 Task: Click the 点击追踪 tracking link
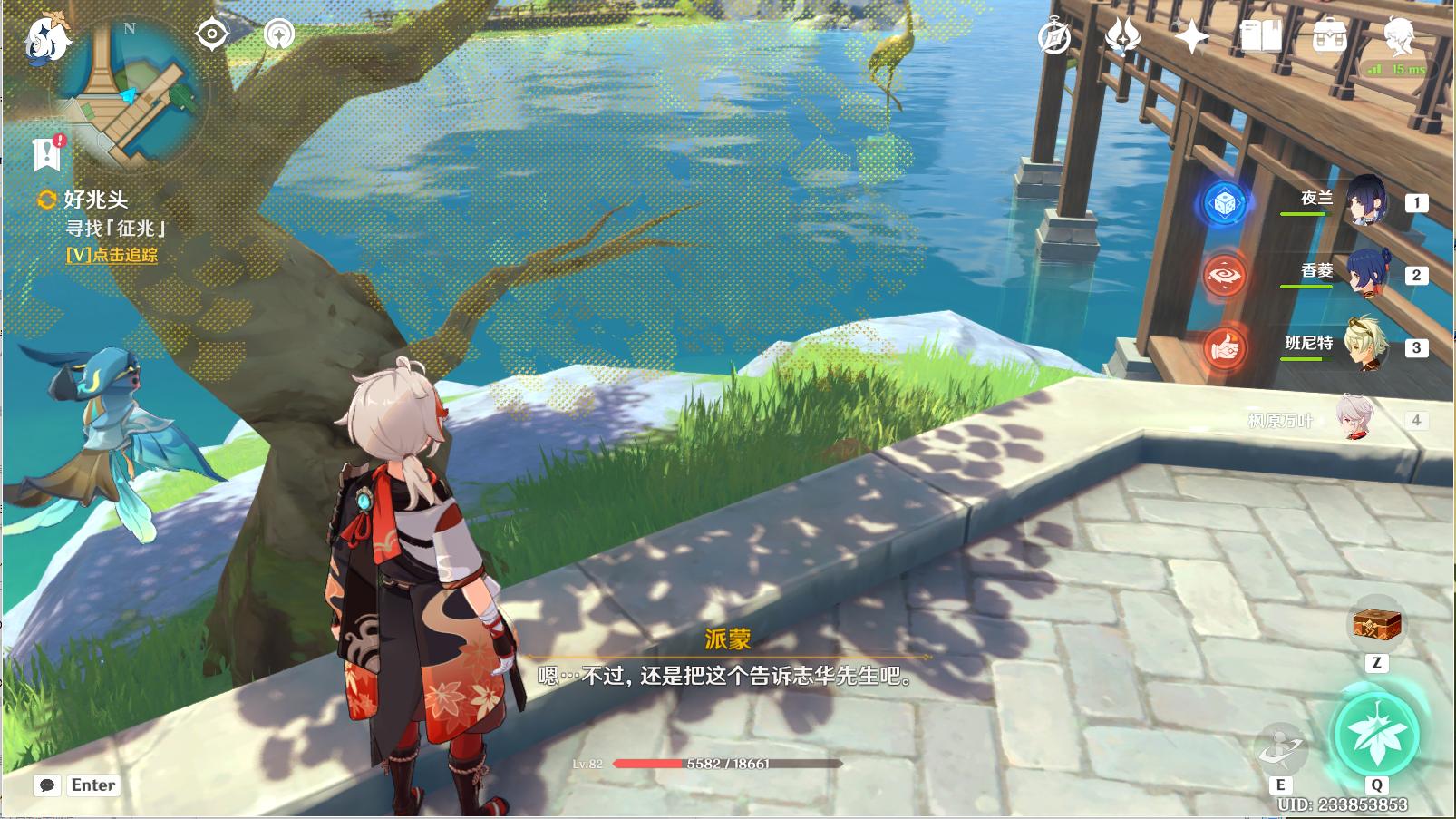pyautogui.click(x=112, y=255)
